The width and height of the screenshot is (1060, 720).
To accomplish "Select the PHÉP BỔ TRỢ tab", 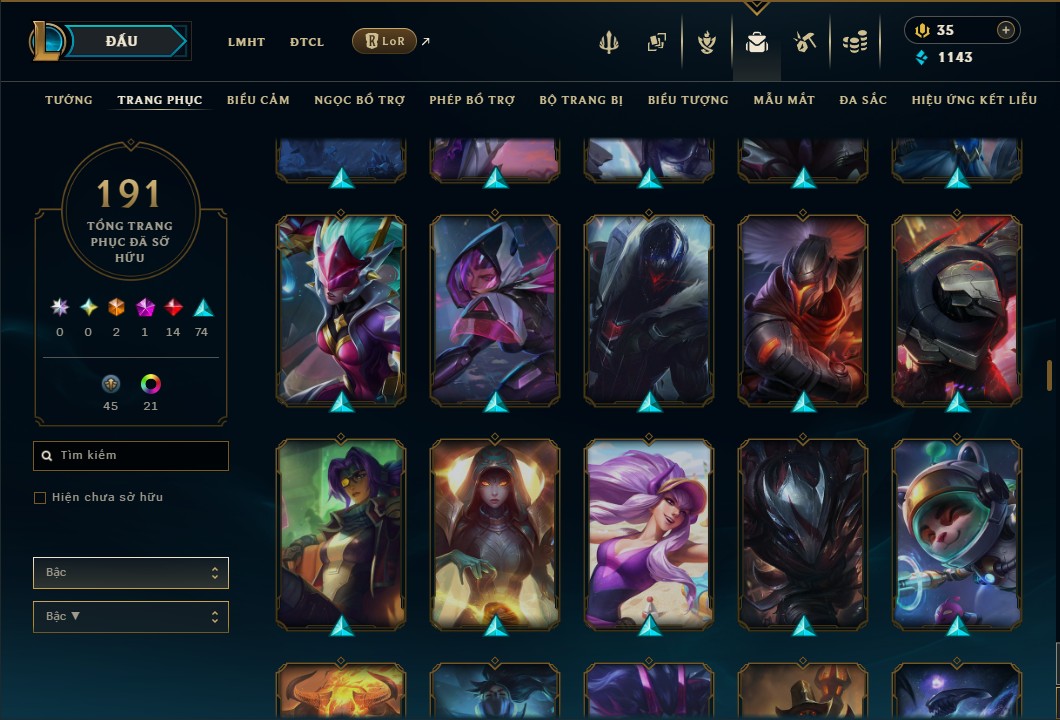I will click(472, 100).
